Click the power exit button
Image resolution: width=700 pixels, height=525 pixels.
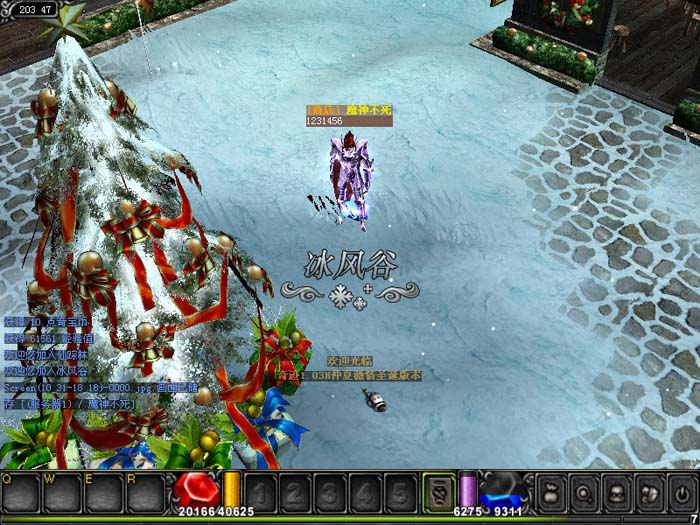point(683,492)
